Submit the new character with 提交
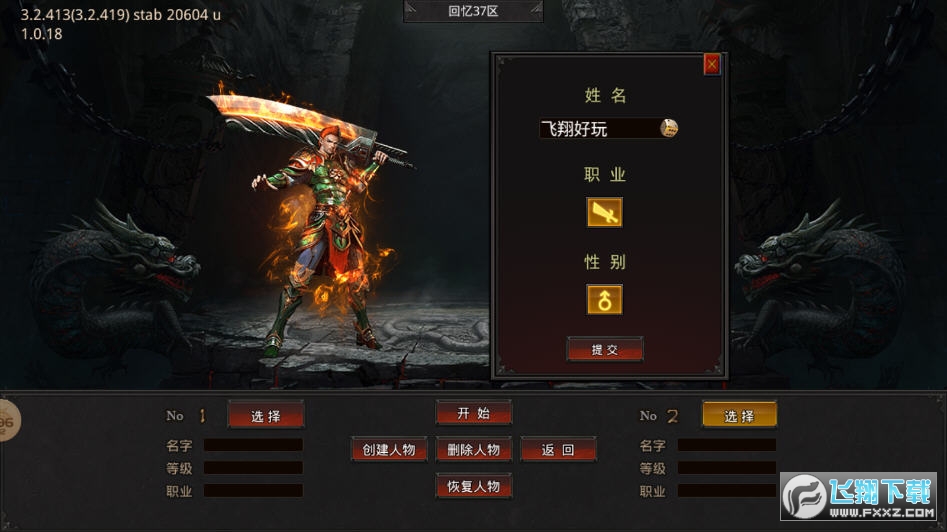This screenshot has height=532, width=947. pyautogui.click(x=604, y=349)
